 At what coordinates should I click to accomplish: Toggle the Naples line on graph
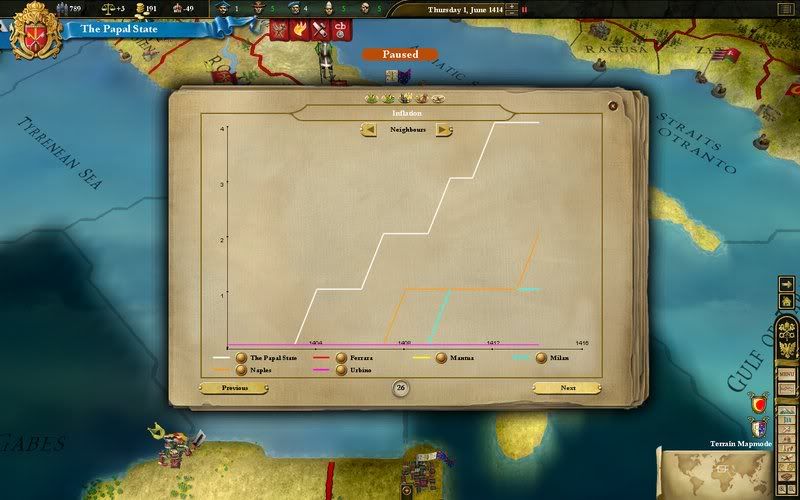point(241,370)
